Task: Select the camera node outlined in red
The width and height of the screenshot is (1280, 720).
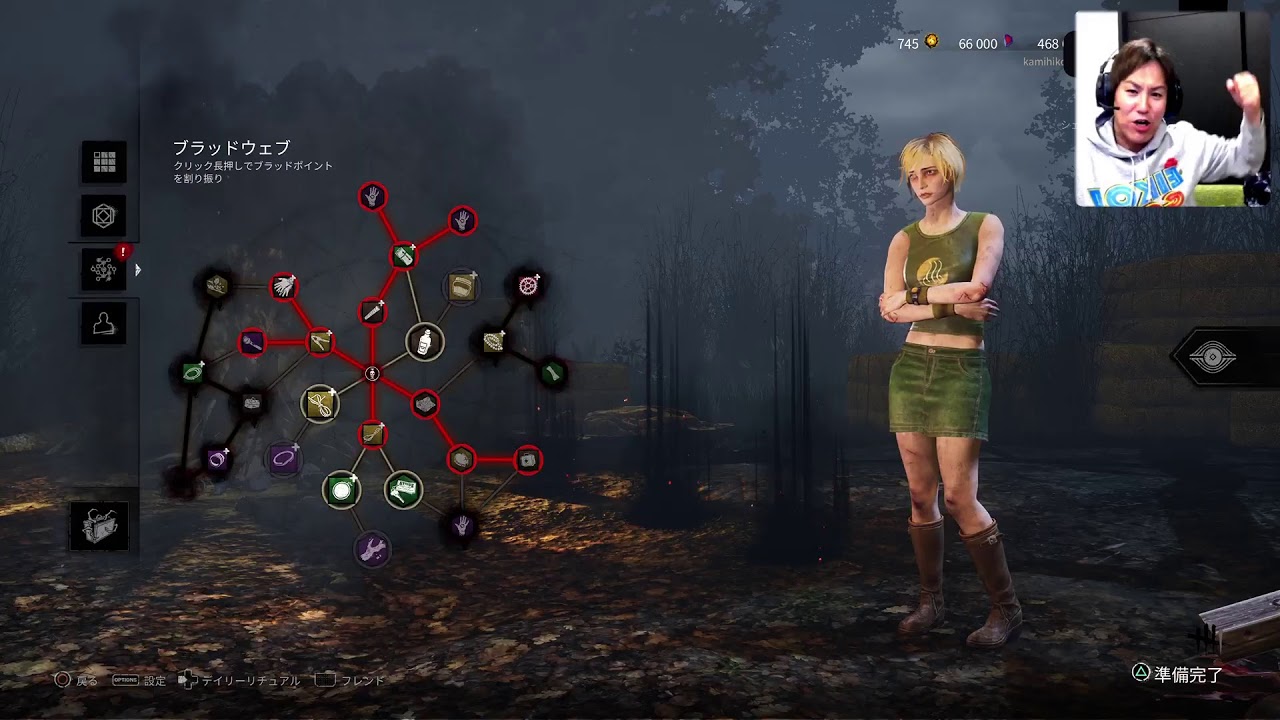Action: pyautogui.click(x=528, y=460)
